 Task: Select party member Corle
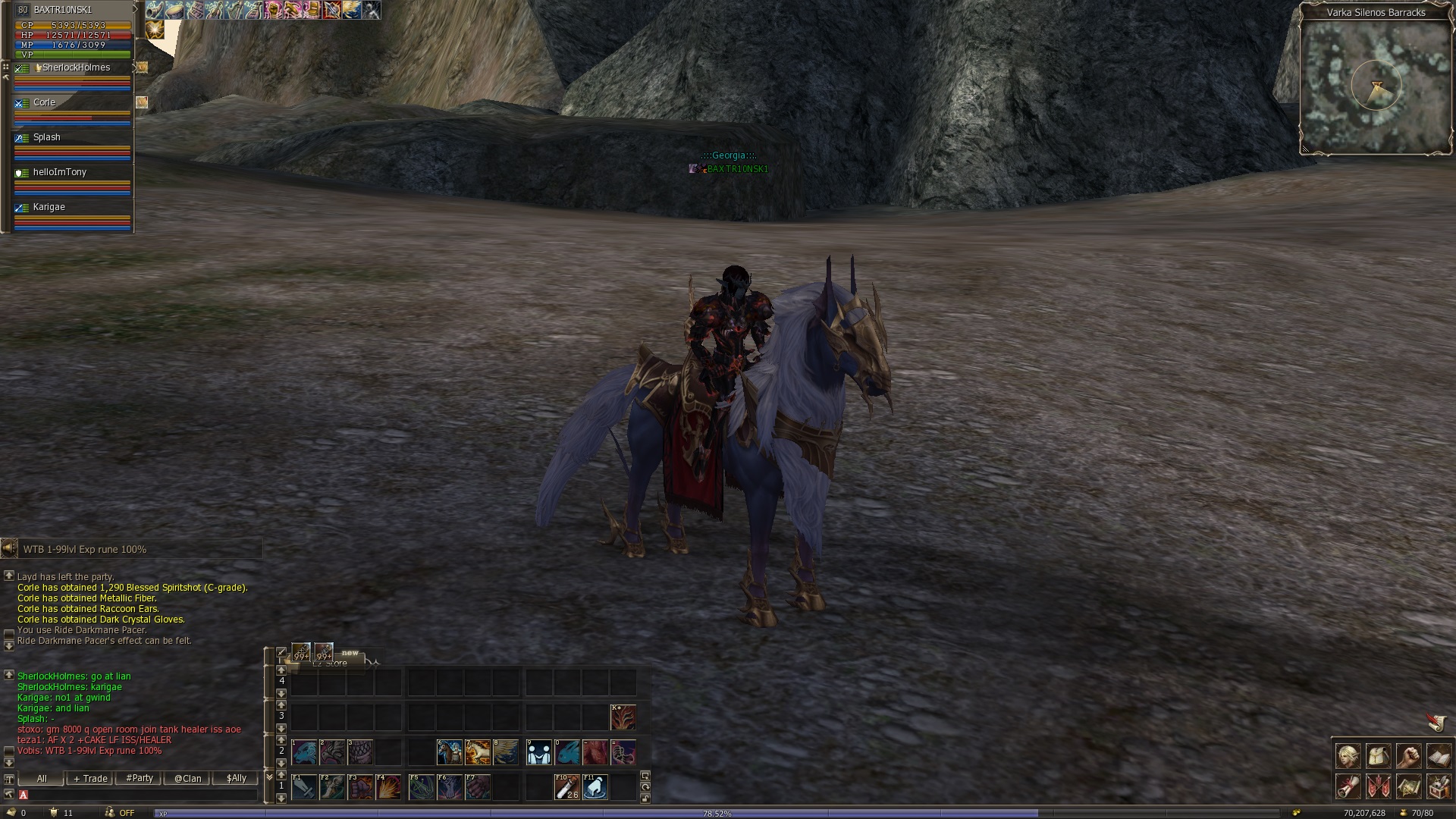click(x=44, y=103)
